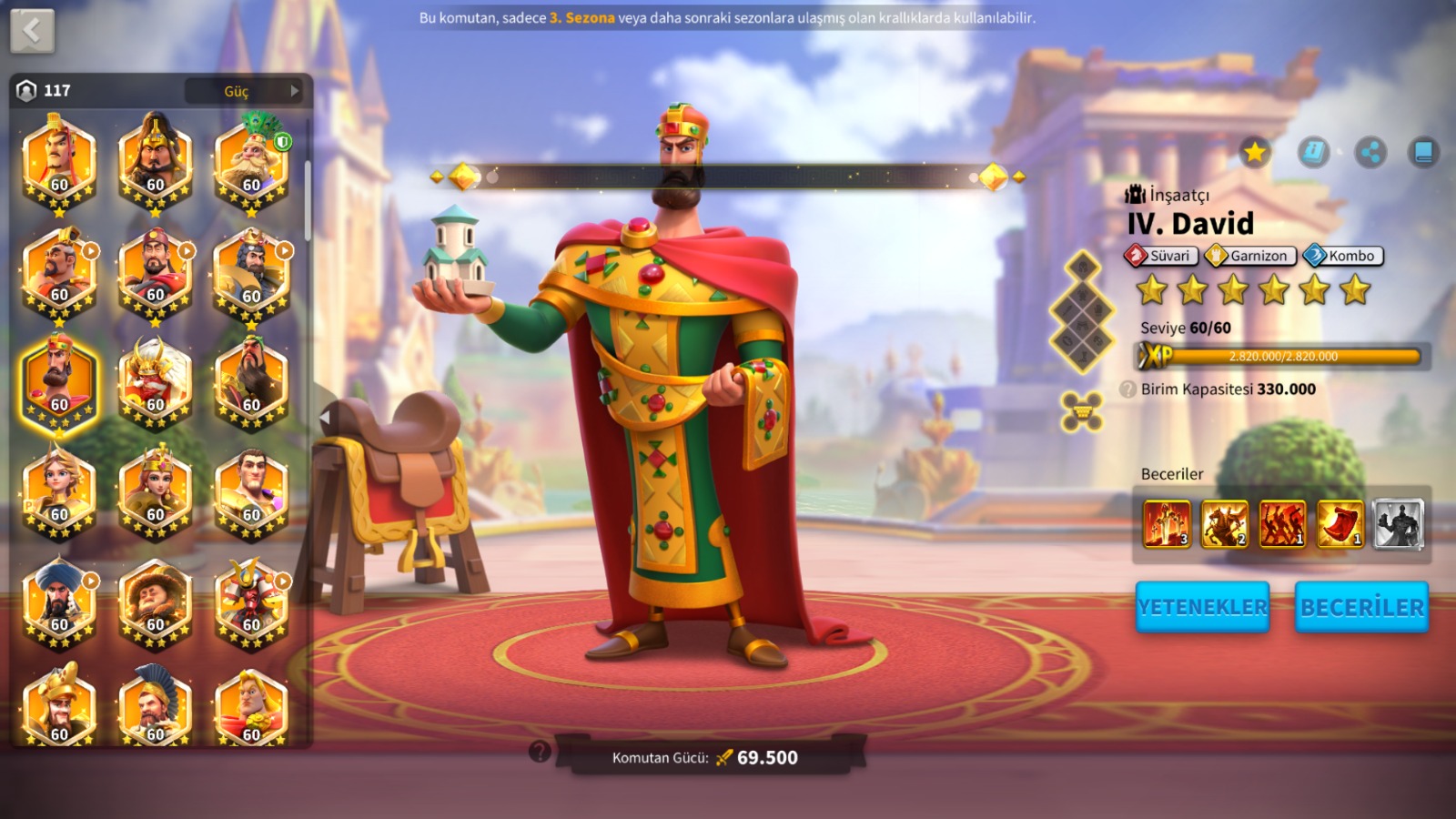Share this commander via share icon
The image size is (1456, 819).
[x=1370, y=152]
